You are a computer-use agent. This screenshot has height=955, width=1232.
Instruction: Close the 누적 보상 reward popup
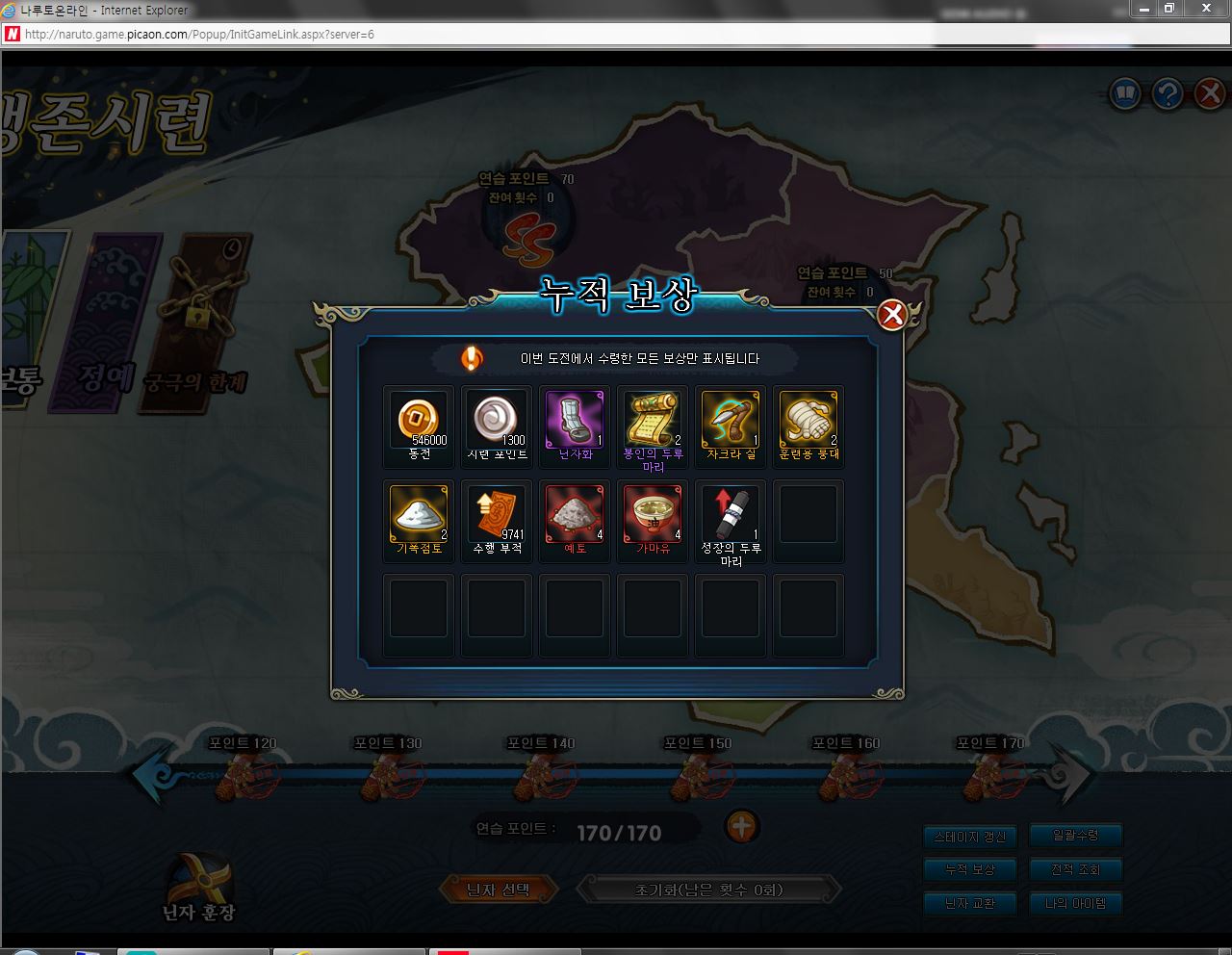click(892, 315)
